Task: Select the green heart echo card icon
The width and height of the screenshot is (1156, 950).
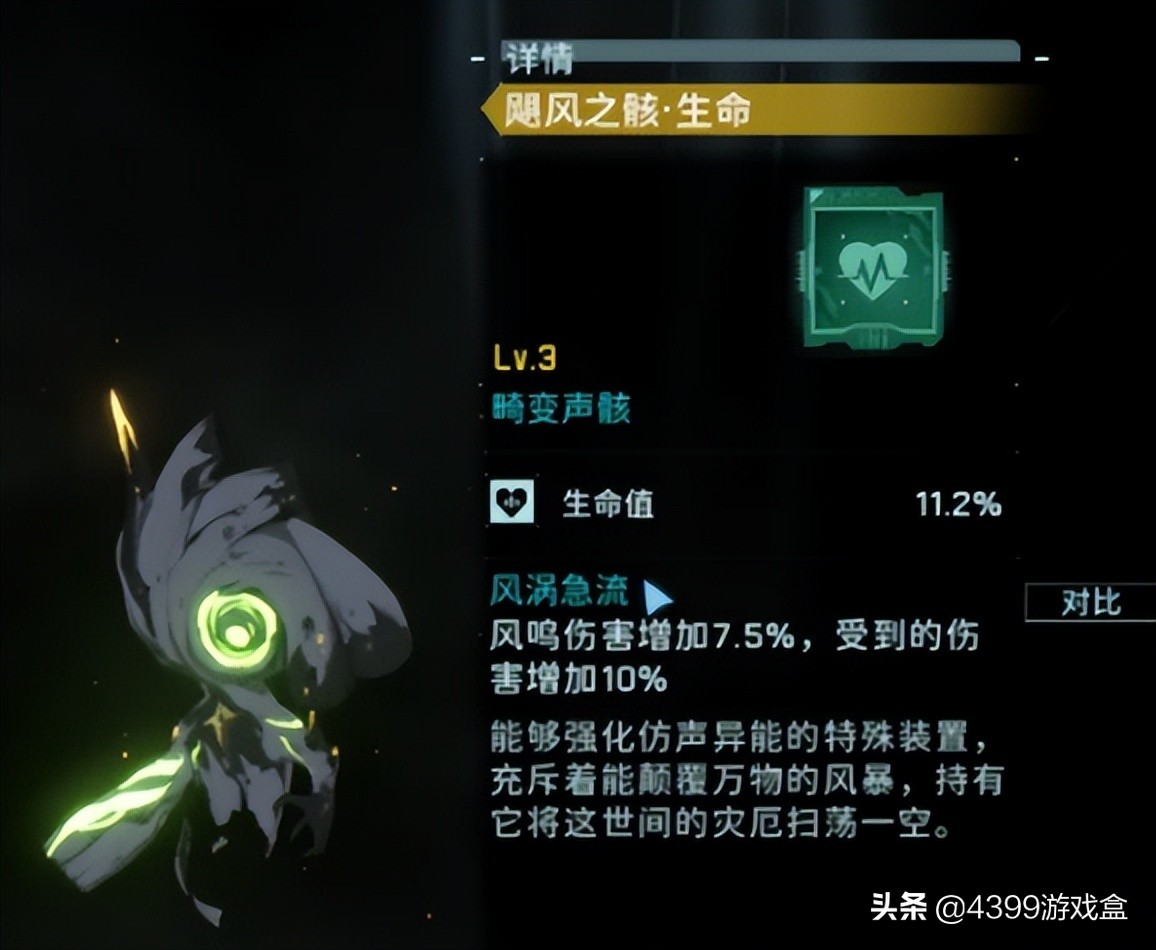Action: click(872, 265)
